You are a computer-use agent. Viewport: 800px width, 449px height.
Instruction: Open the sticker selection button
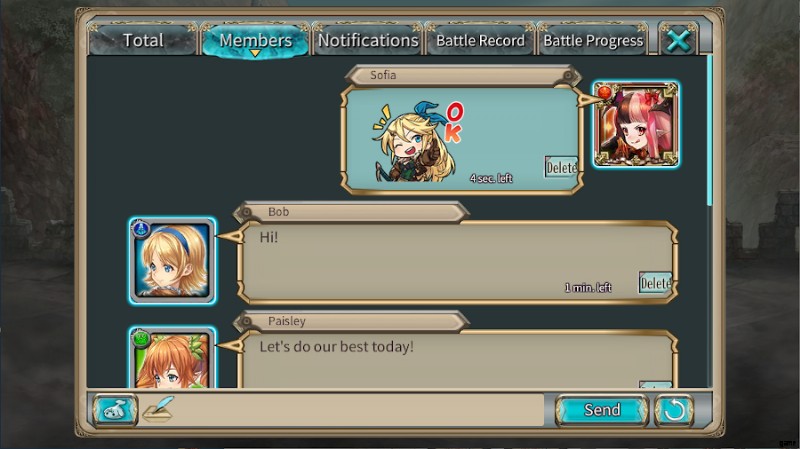[115, 410]
